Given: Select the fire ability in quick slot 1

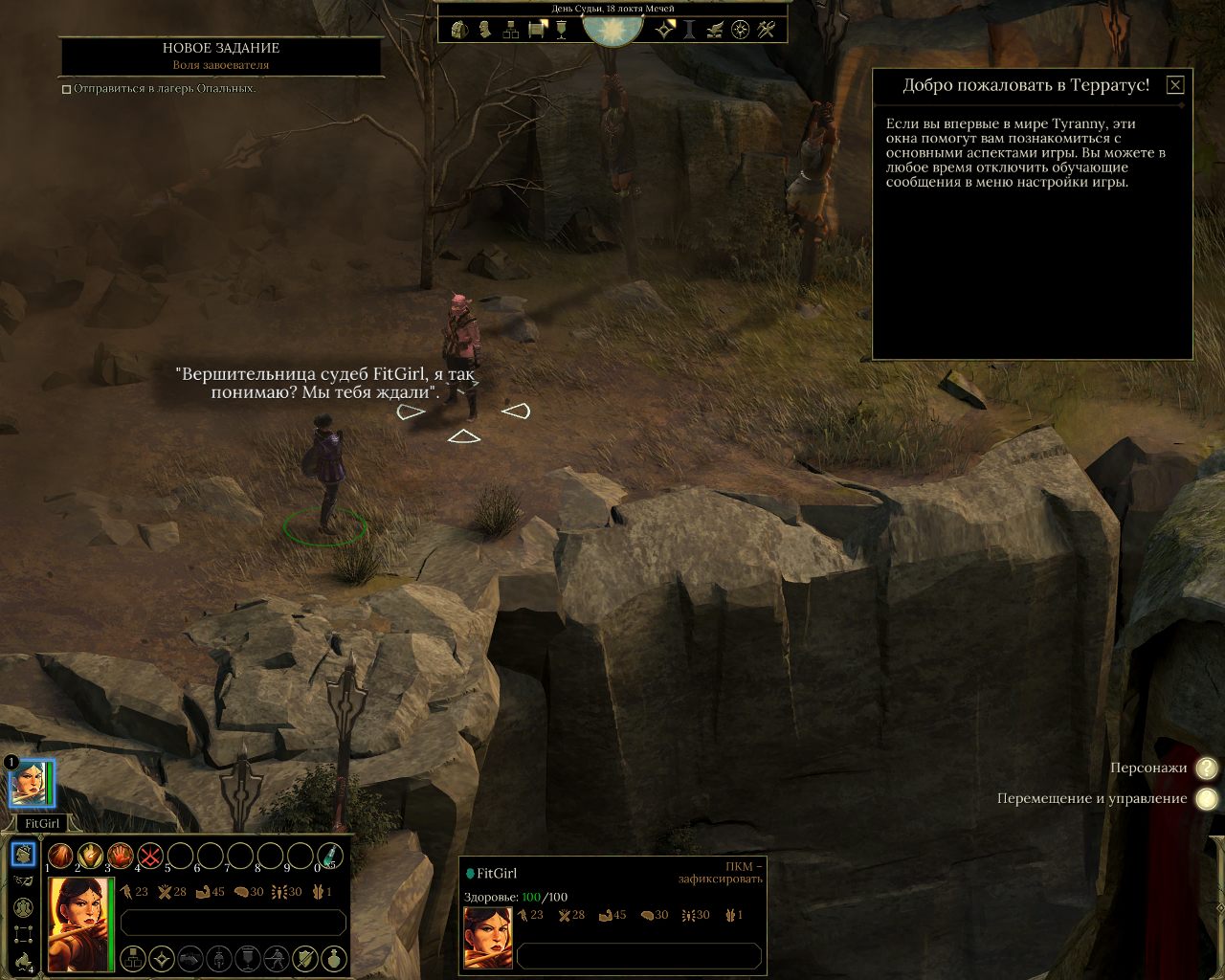Looking at the screenshot, I should [59, 855].
